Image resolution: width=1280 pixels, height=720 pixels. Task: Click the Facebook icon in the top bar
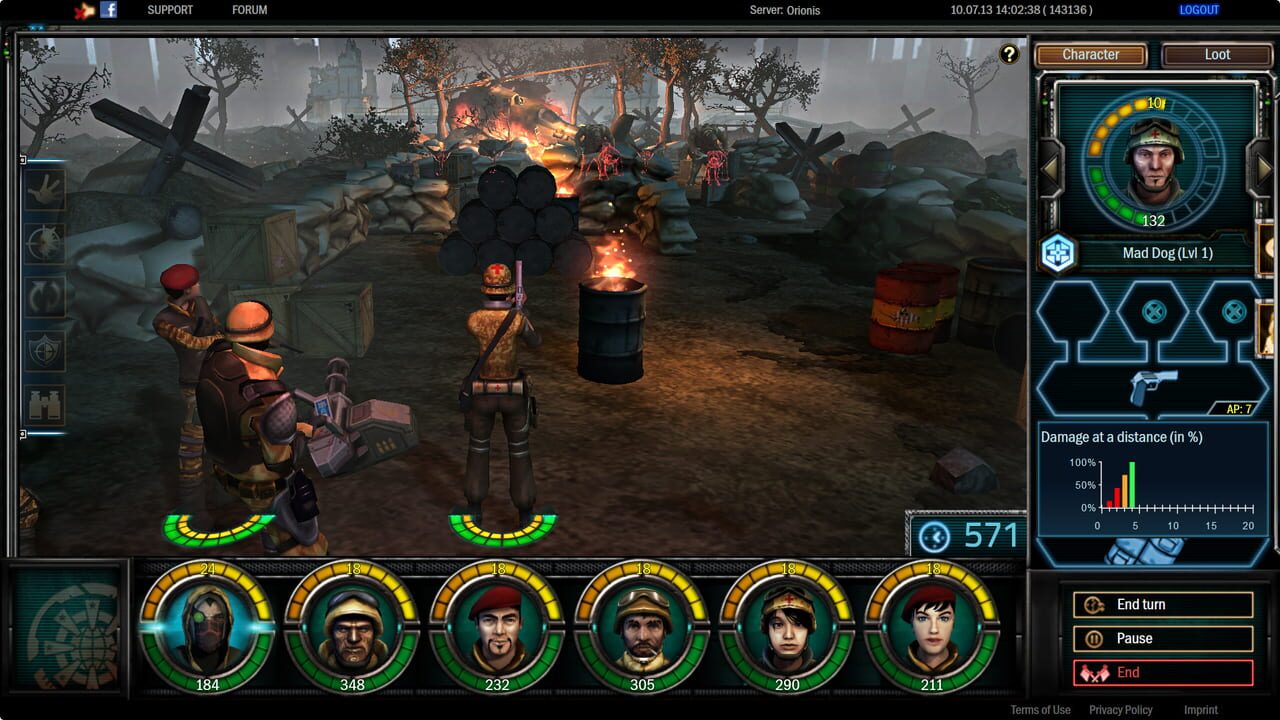[x=109, y=10]
